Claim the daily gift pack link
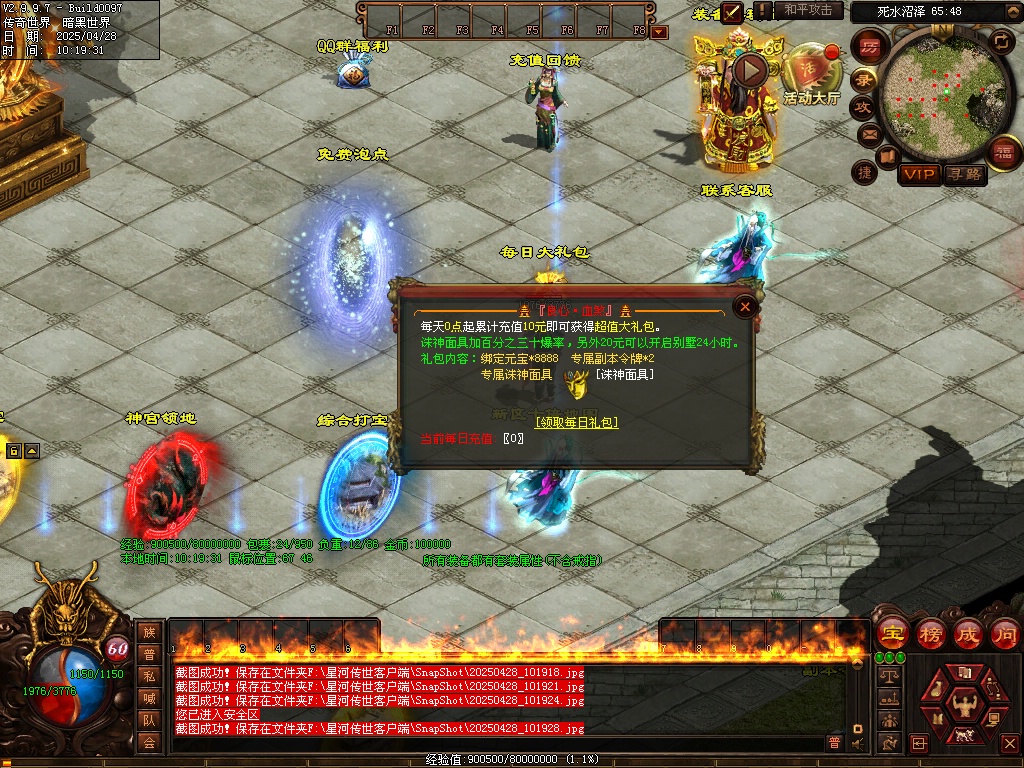This screenshot has width=1024, height=768. [x=576, y=423]
